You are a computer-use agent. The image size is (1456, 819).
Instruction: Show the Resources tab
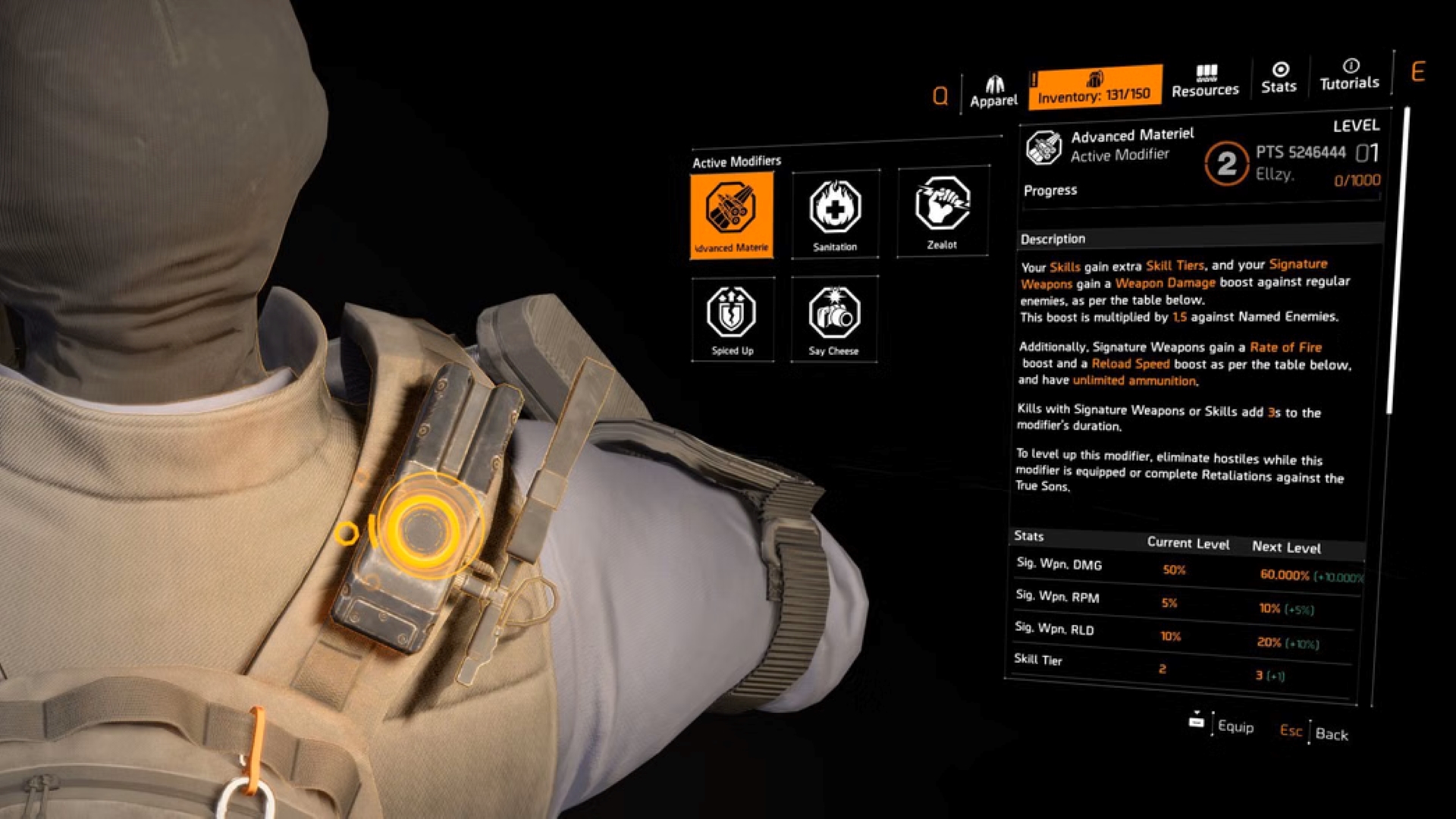[1205, 81]
